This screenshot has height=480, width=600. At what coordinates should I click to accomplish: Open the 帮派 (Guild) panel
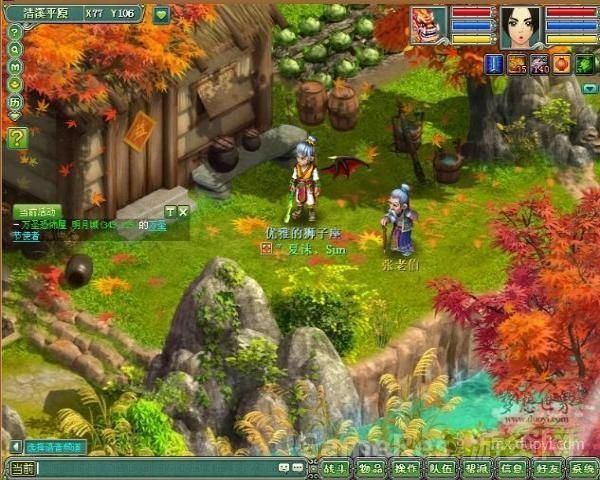pos(476,468)
